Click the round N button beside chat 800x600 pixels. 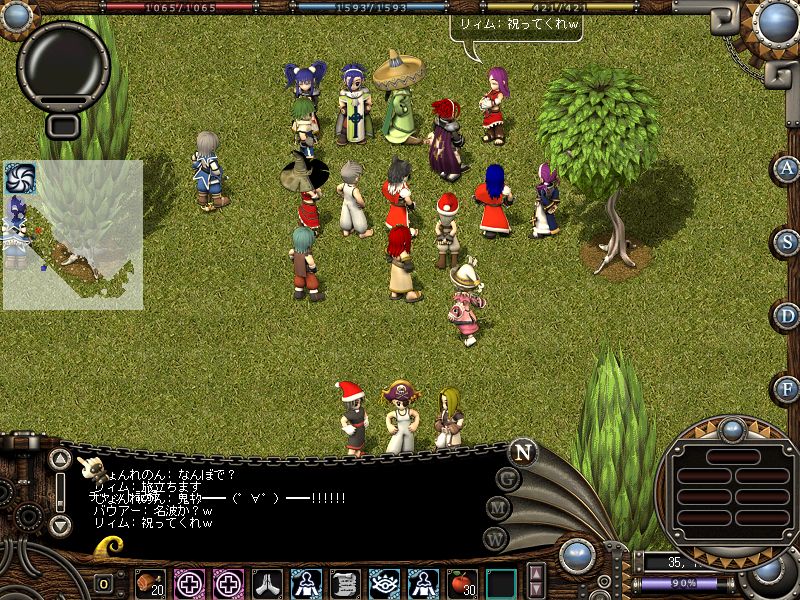tap(522, 452)
